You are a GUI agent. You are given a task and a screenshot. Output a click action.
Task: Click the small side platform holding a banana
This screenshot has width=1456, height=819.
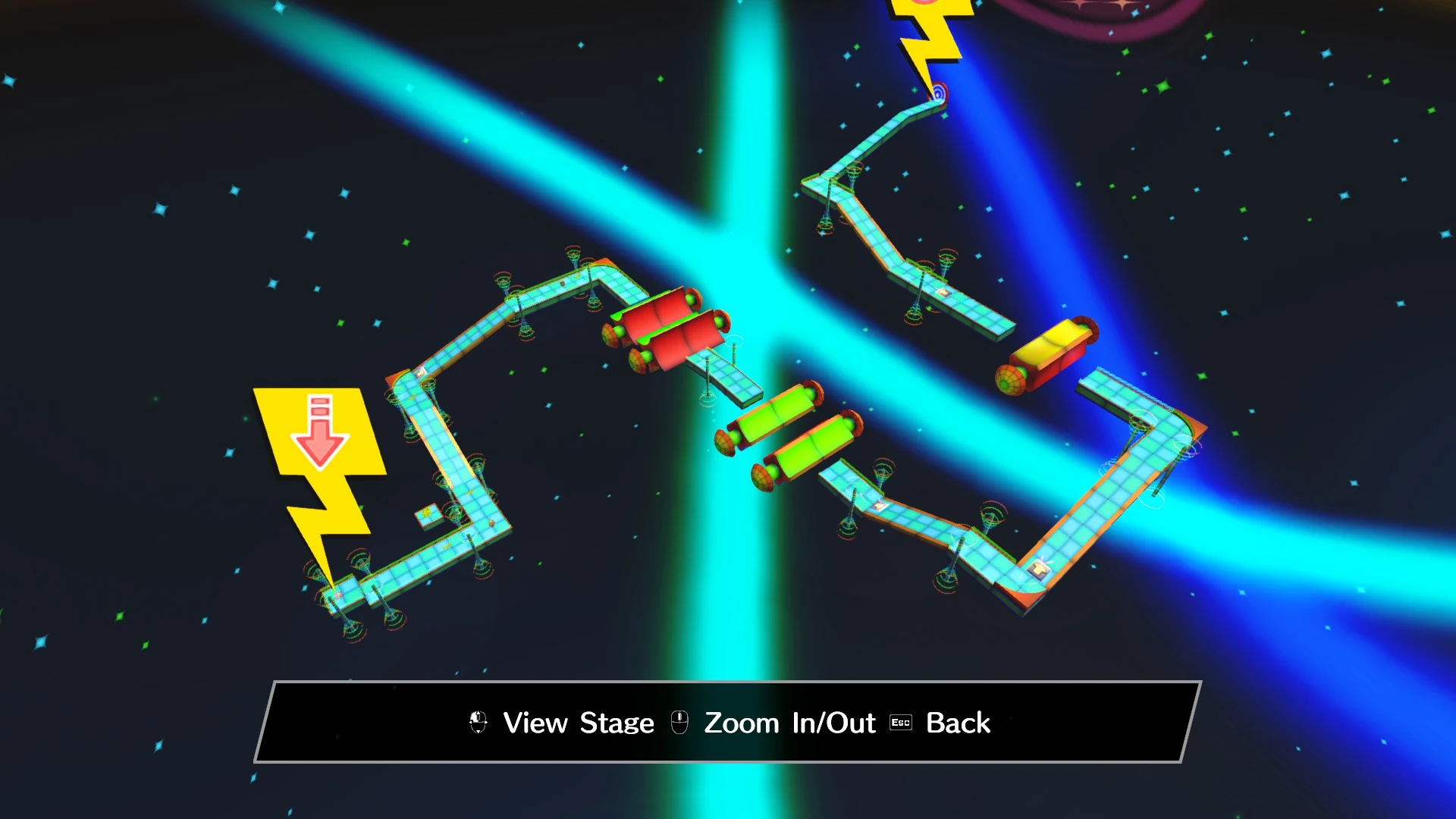426,514
